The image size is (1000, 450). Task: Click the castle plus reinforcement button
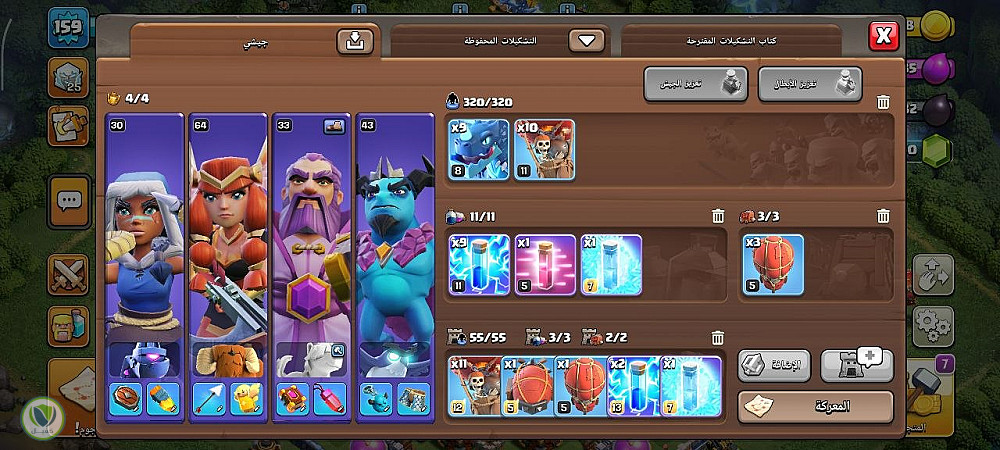[x=856, y=365]
